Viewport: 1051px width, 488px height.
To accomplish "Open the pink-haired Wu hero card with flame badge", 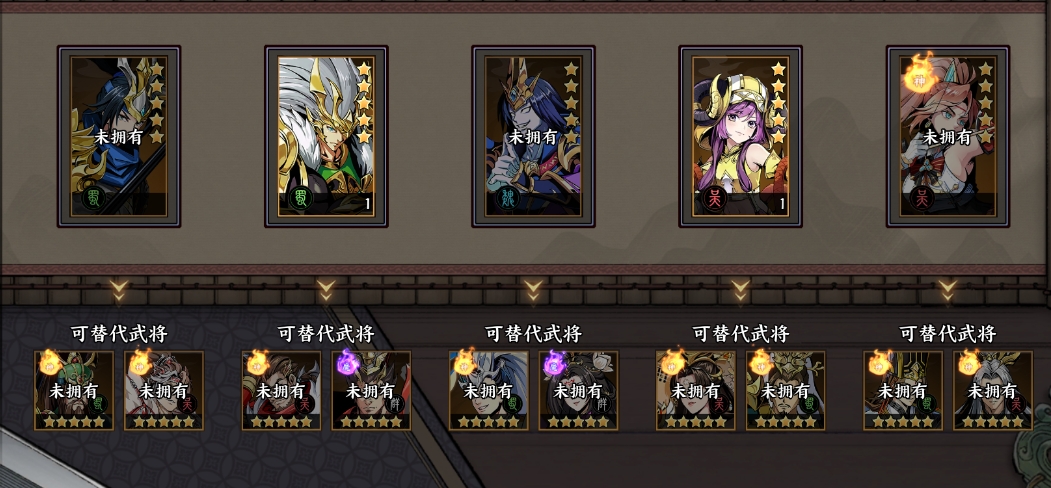I will pyautogui.click(x=947, y=135).
